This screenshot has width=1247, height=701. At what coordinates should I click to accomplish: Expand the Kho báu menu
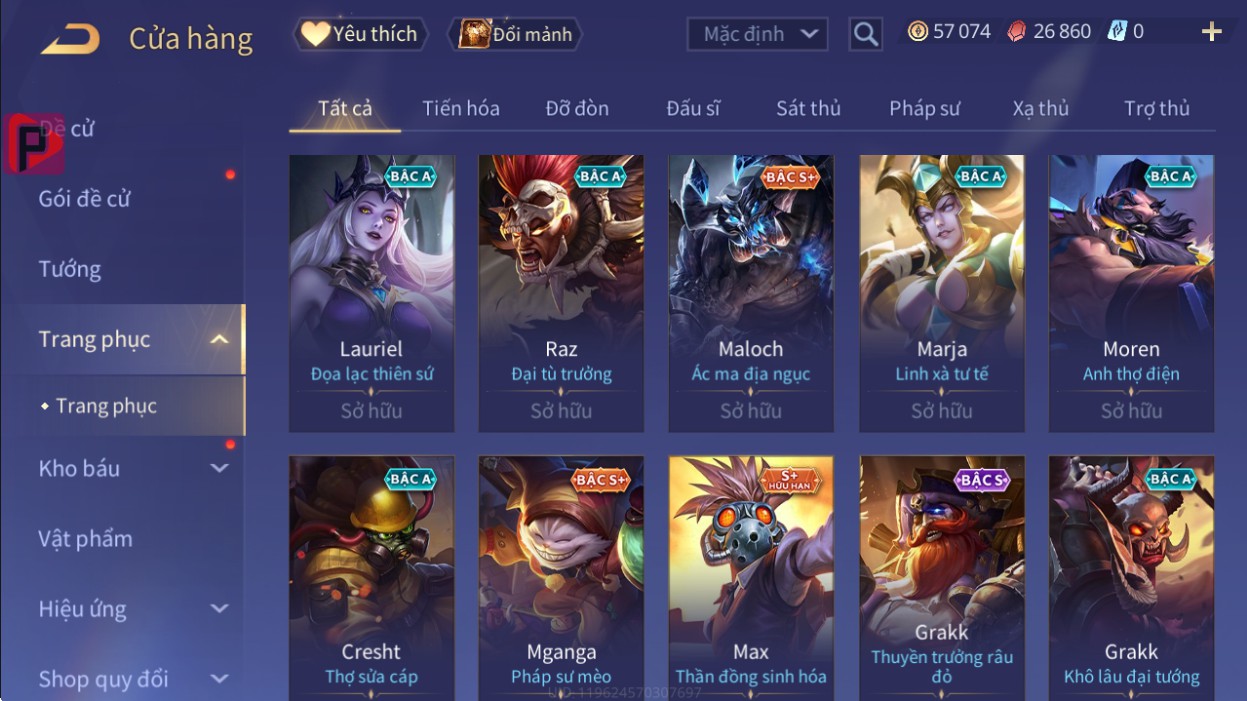[x=130, y=468]
